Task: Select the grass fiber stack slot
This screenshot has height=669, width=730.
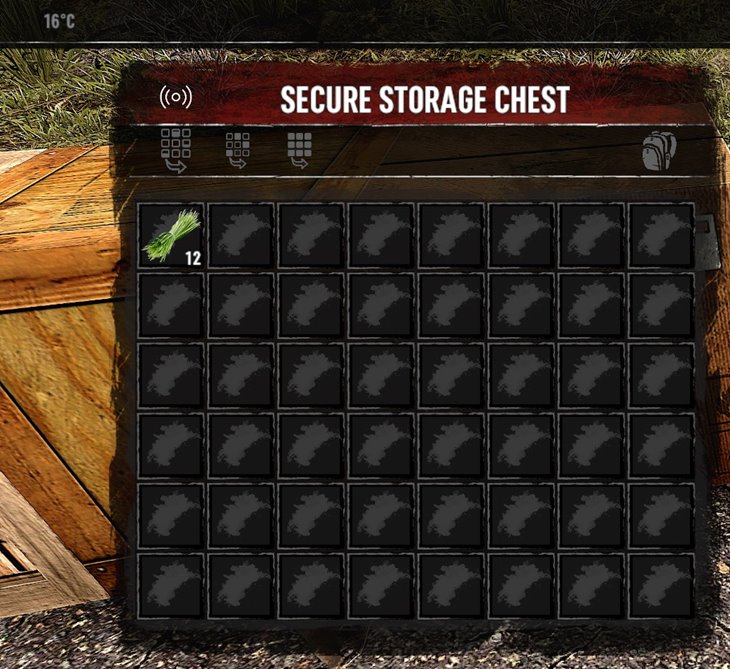Action: tap(171, 236)
